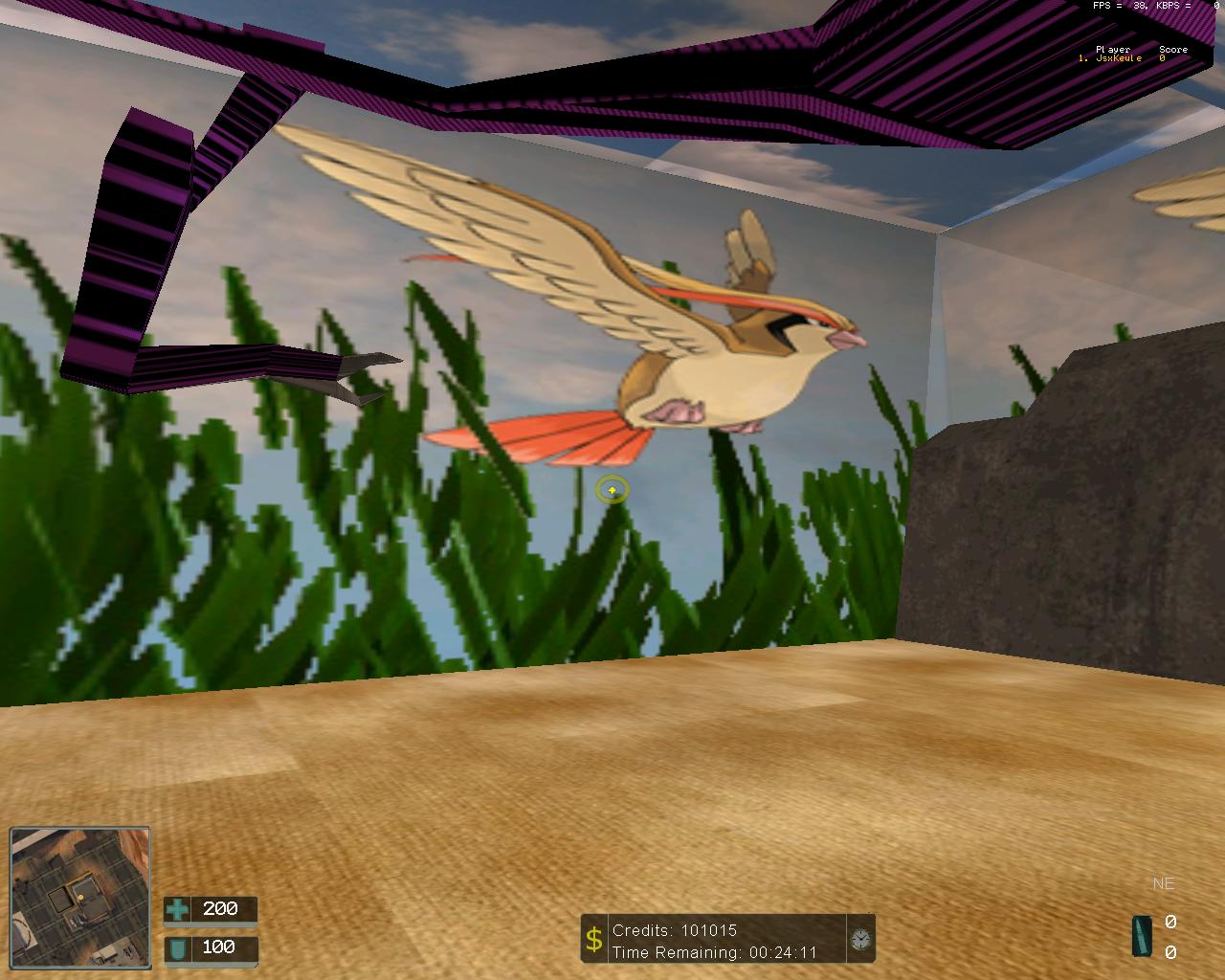
Task: Select player JsxKeule in the scoreboard
Action: (1118, 58)
